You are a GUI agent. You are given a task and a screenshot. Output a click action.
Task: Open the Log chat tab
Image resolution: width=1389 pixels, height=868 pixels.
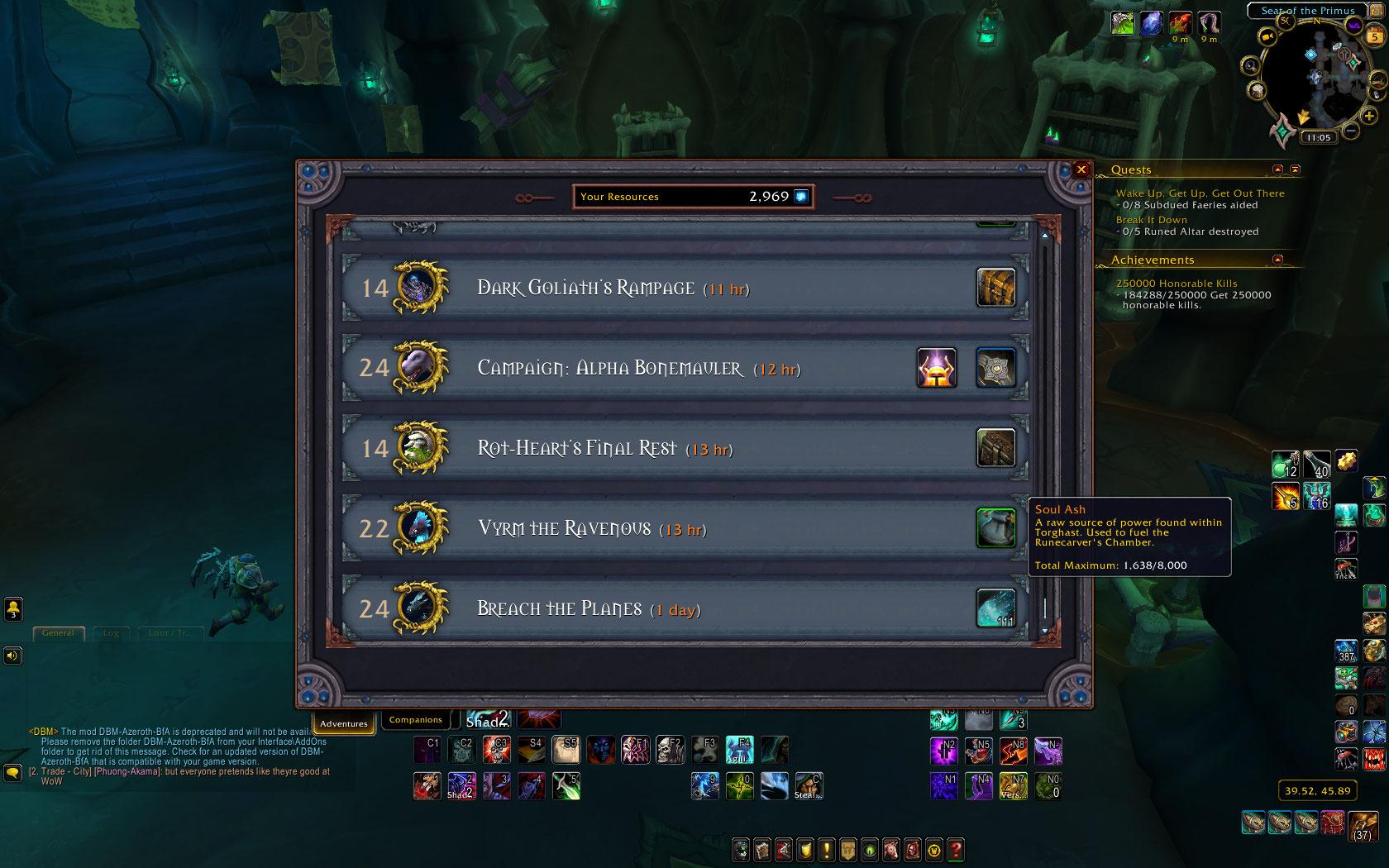click(x=111, y=633)
